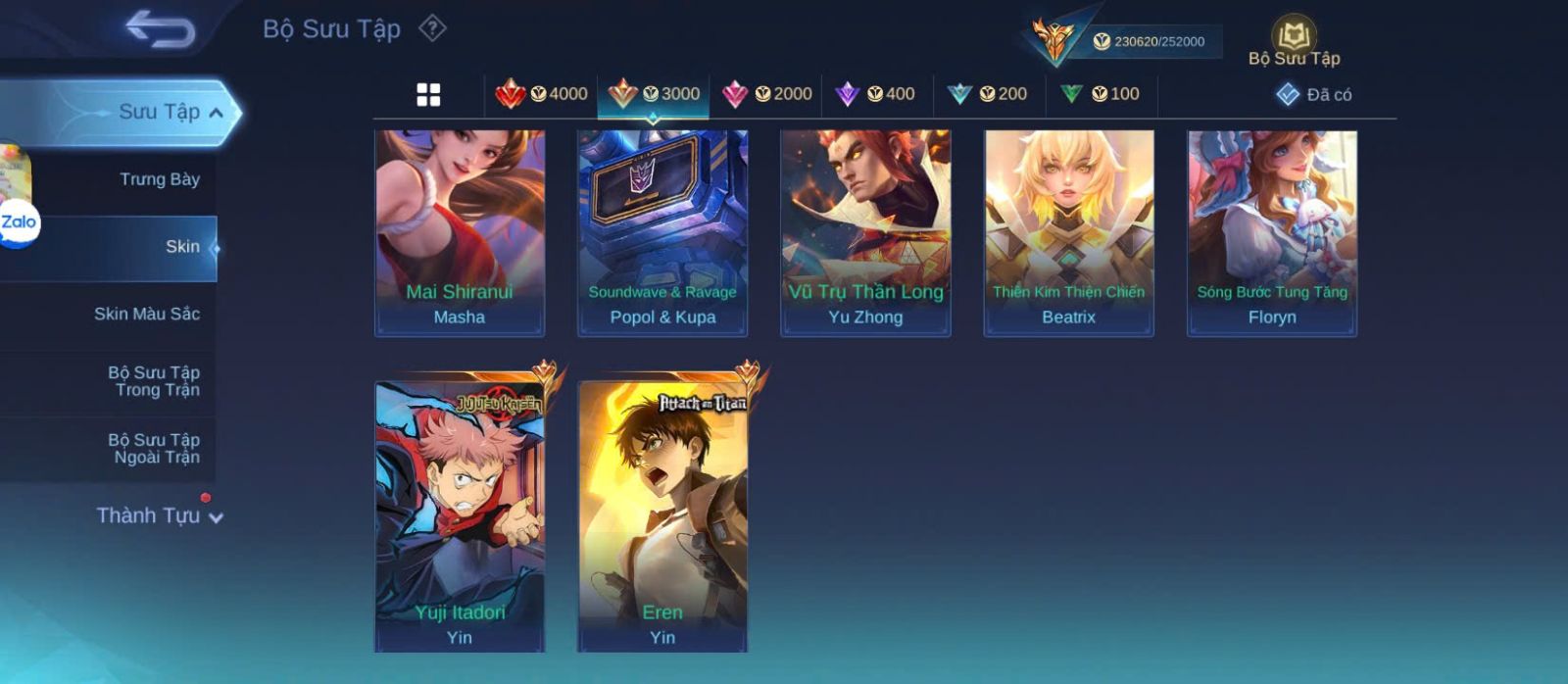The image size is (1568, 684).
Task: Open the collection help question mark
Action: pyautogui.click(x=432, y=28)
